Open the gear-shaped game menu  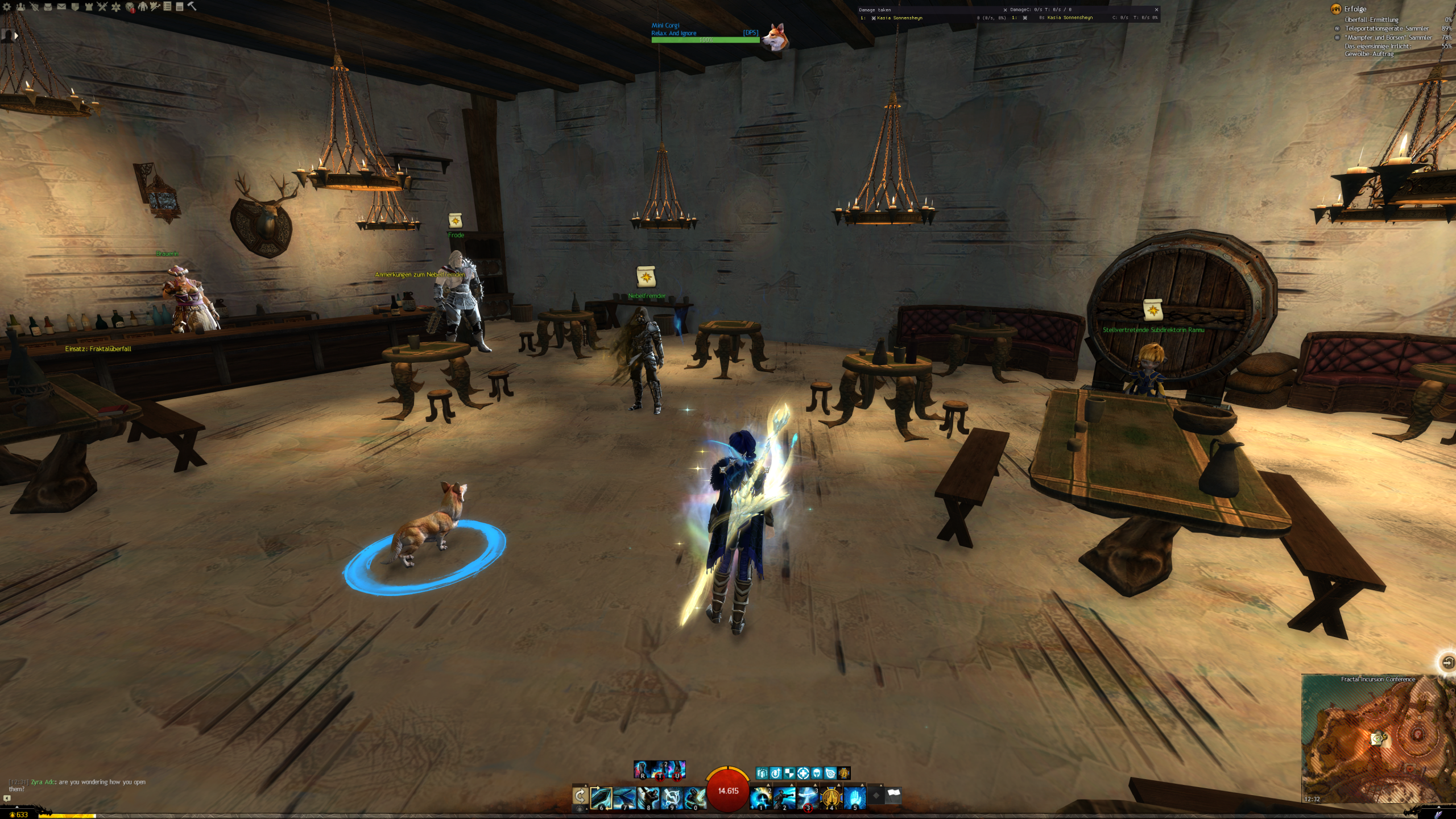click(x=7, y=7)
